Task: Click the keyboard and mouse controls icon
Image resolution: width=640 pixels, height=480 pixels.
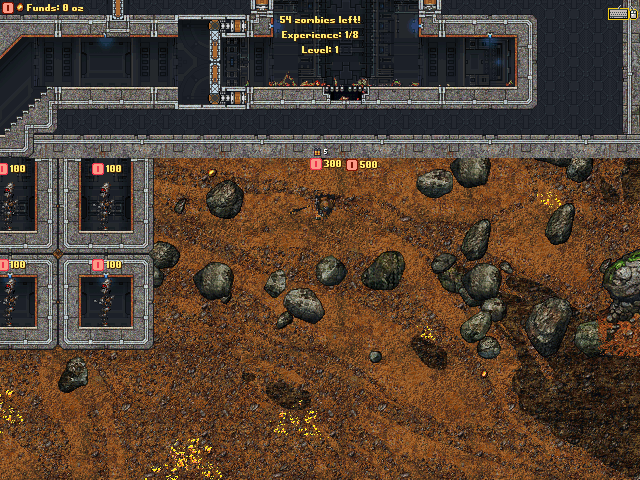Action: tap(622, 13)
